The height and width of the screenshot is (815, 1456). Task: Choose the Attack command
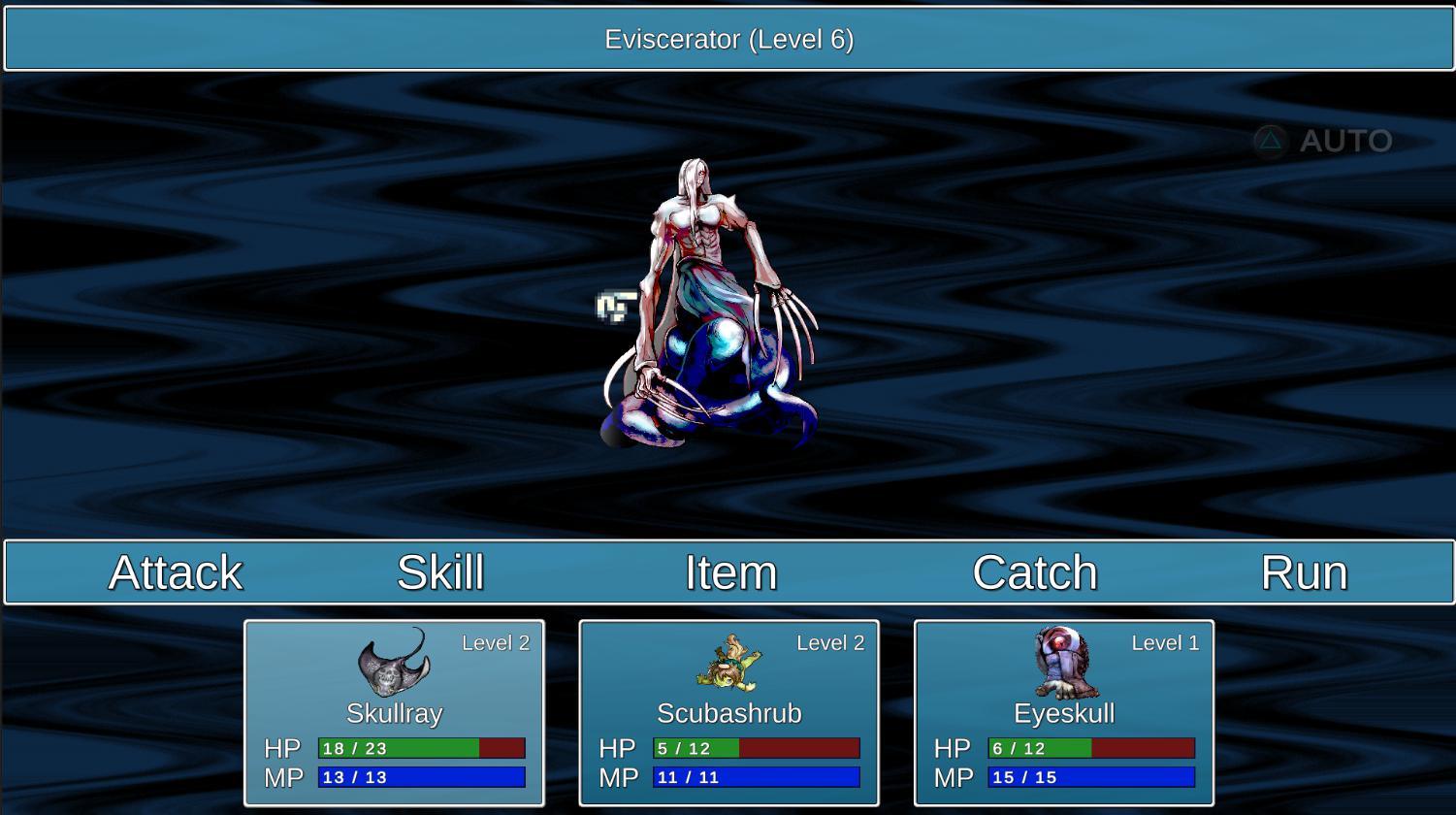coord(175,572)
